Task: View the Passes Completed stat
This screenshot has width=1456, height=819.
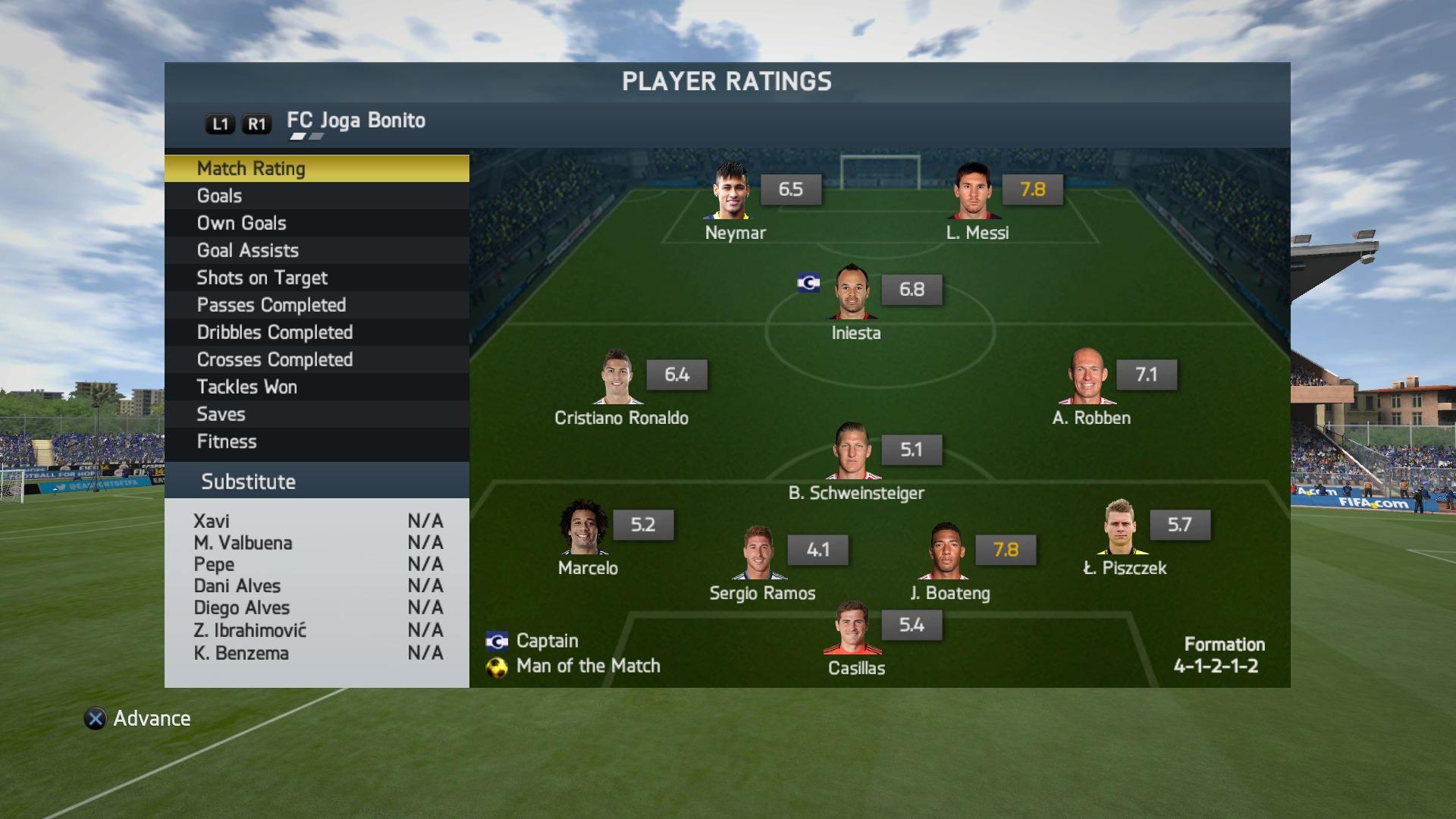Action: pos(316,305)
